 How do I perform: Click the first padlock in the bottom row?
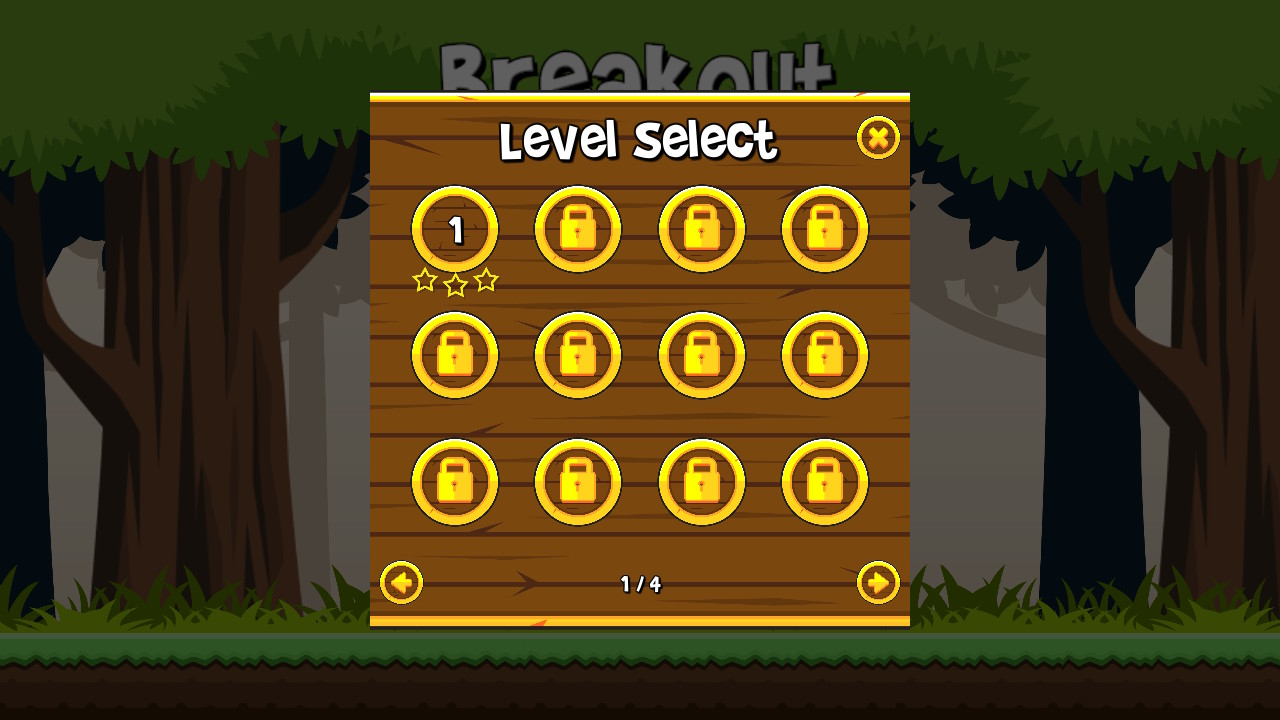pyautogui.click(x=454, y=481)
